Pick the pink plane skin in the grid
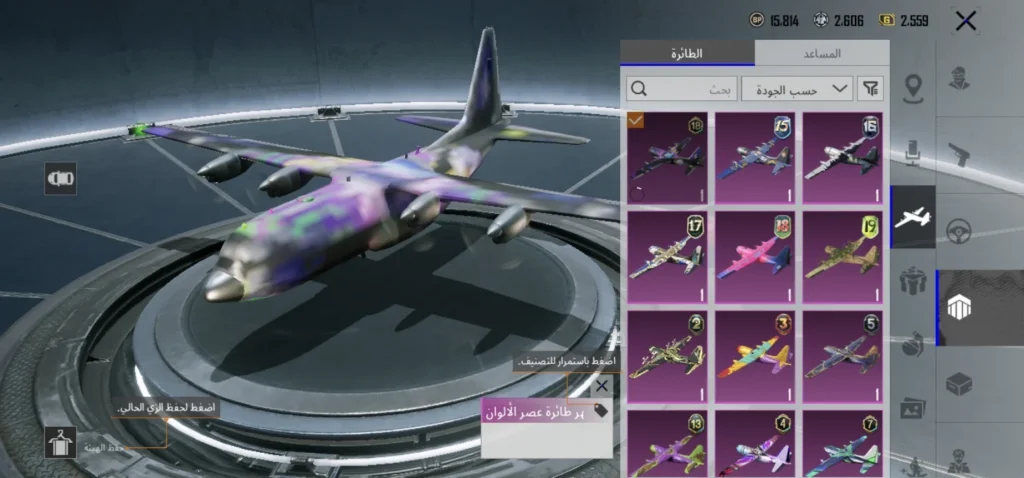Screen dimensions: 1024x478 point(755,256)
